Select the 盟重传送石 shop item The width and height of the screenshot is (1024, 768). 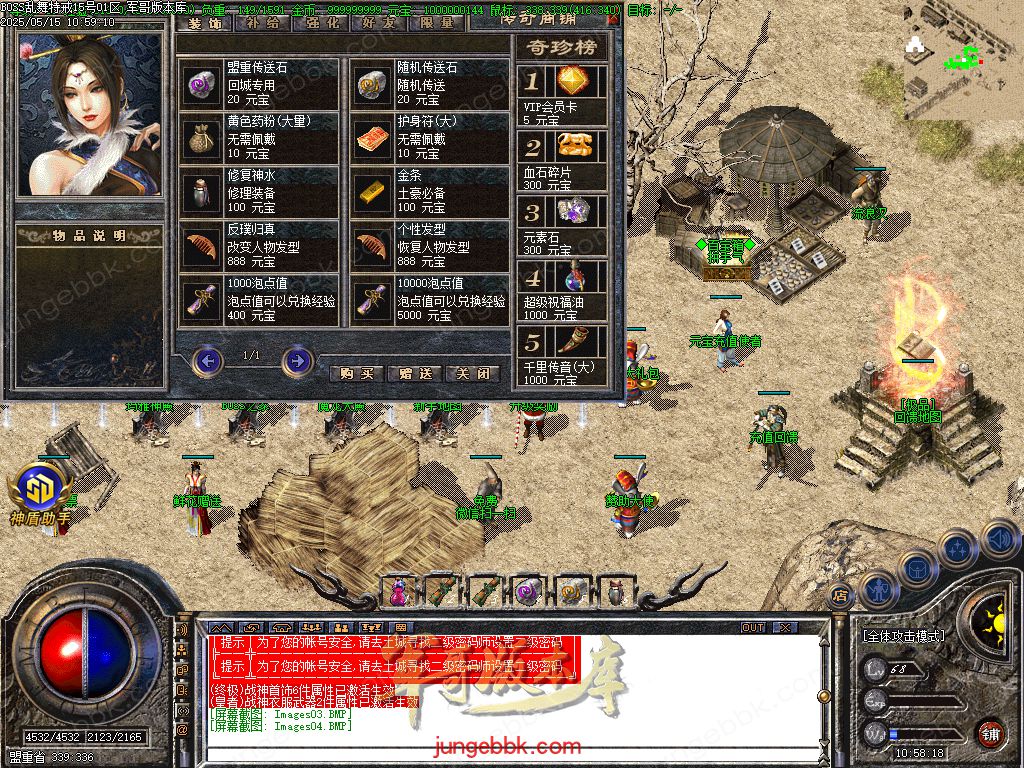pyautogui.click(x=202, y=84)
